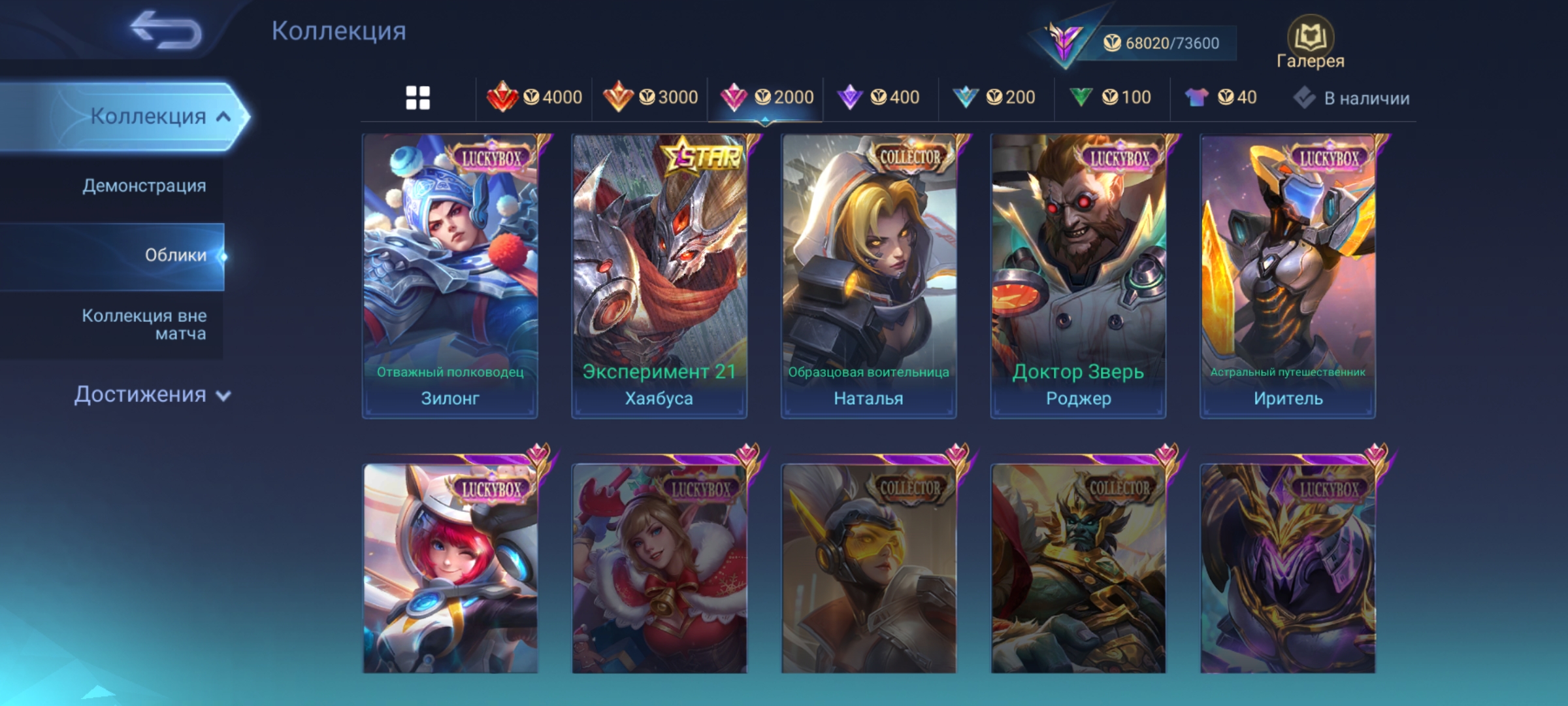Screen dimensions: 1568x706
Task: Filter by the 100 point tier
Action: pos(1110,97)
